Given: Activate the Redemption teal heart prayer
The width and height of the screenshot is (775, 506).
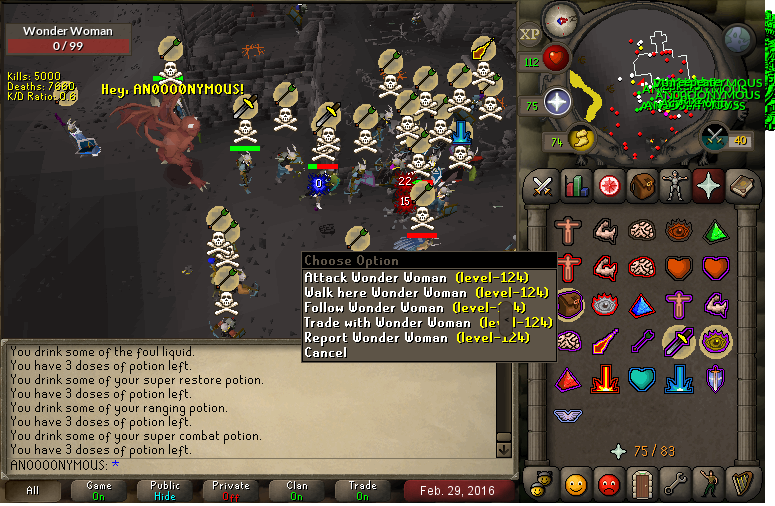Looking at the screenshot, I should 641,379.
